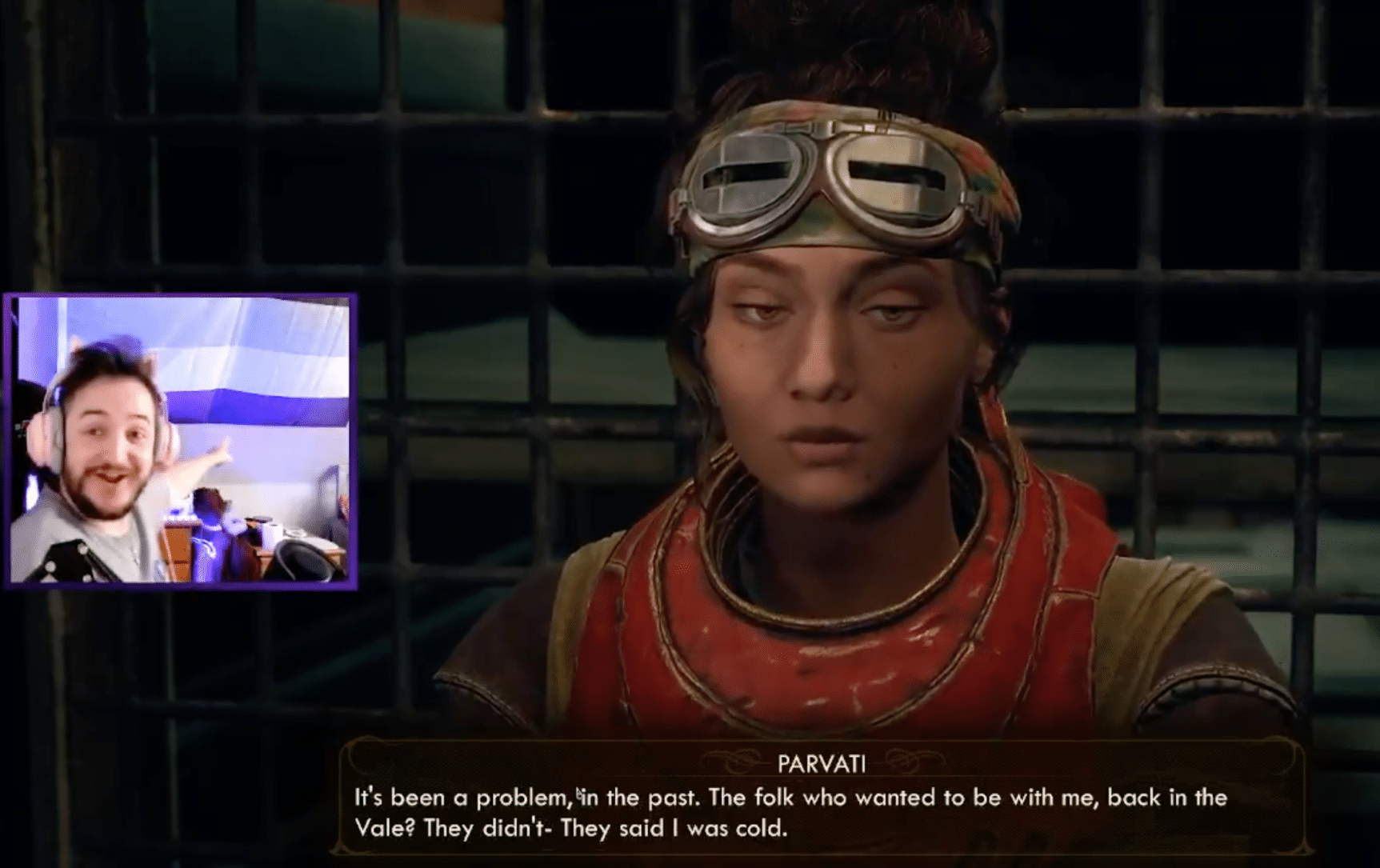This screenshot has height=868, width=1380.
Task: Click the mouse cursor inside the dialogue text
Action: [578, 794]
